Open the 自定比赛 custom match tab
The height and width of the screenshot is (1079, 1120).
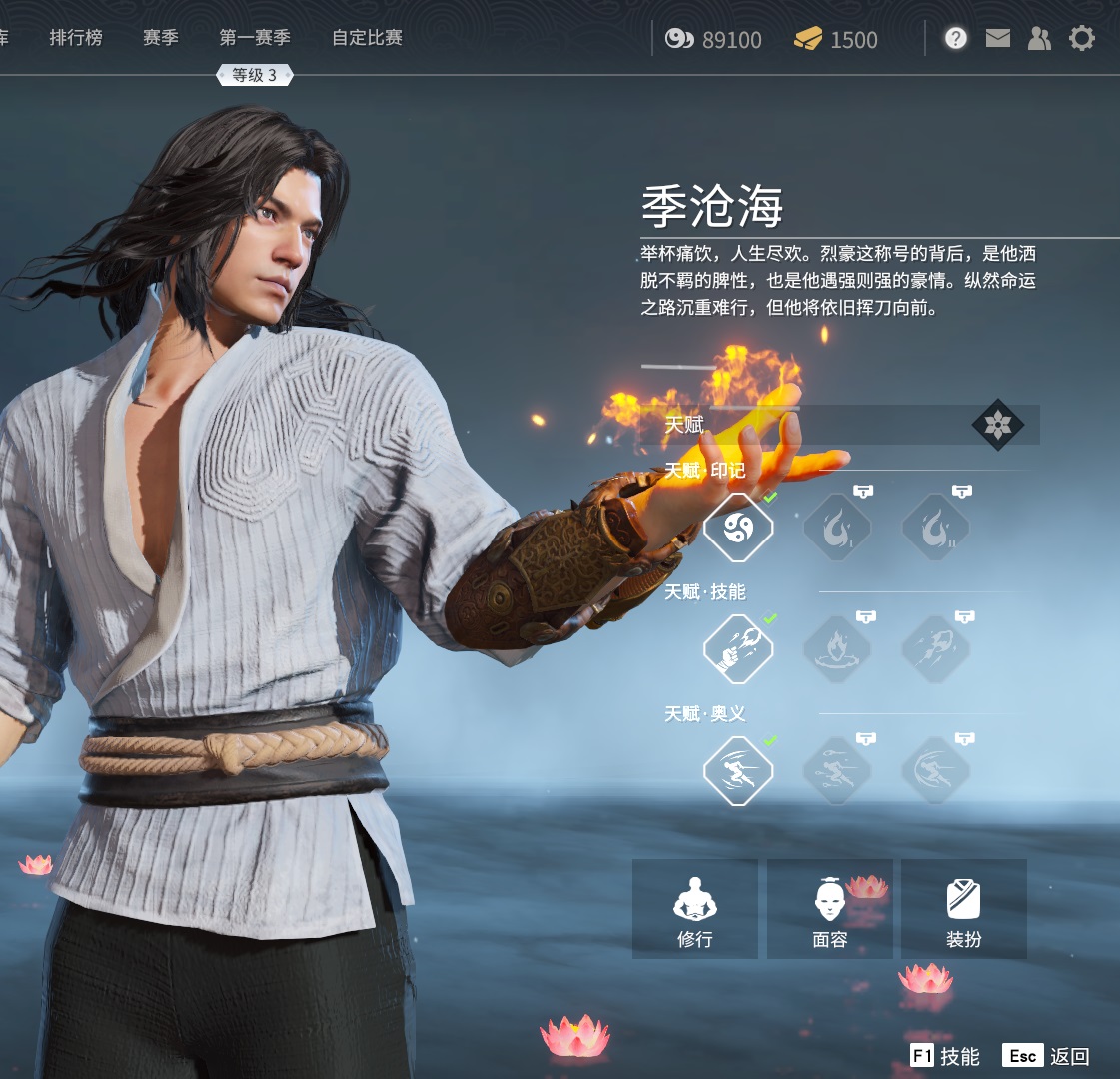(367, 38)
